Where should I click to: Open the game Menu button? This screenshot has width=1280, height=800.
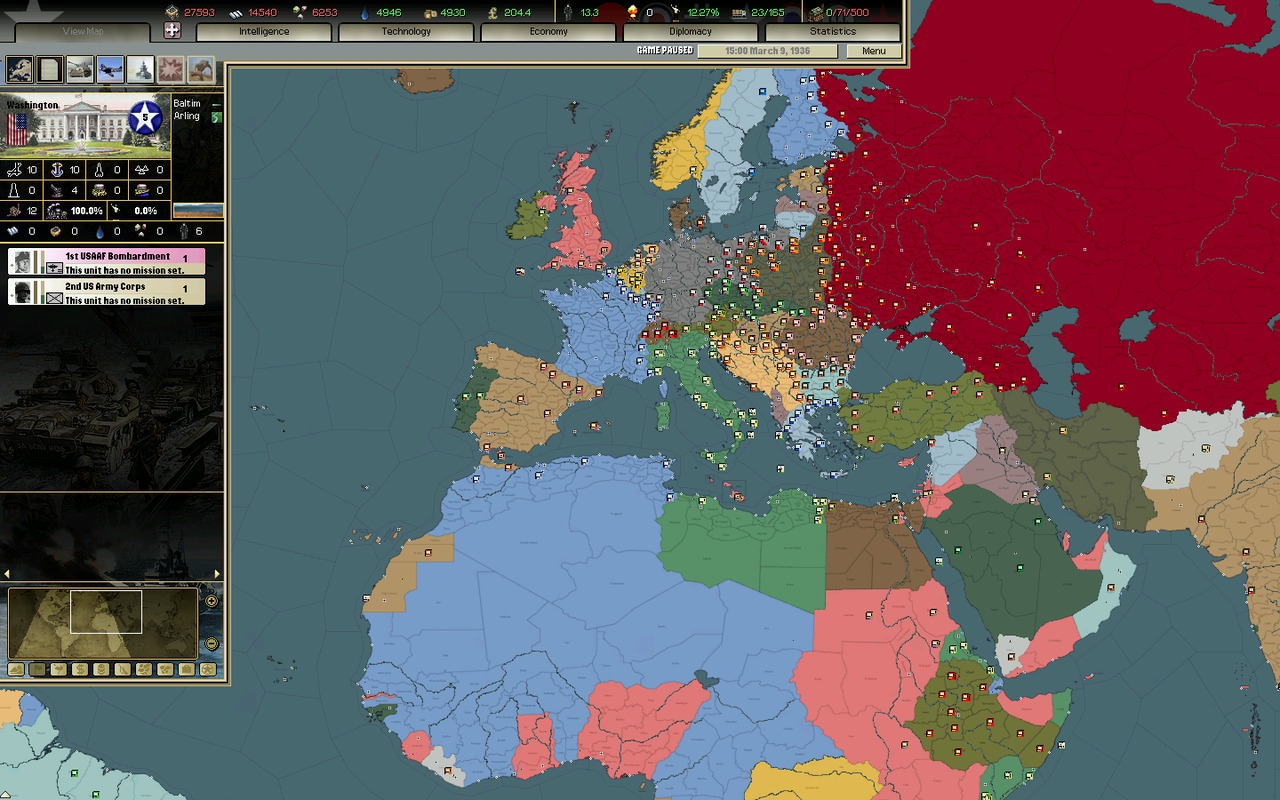point(873,51)
